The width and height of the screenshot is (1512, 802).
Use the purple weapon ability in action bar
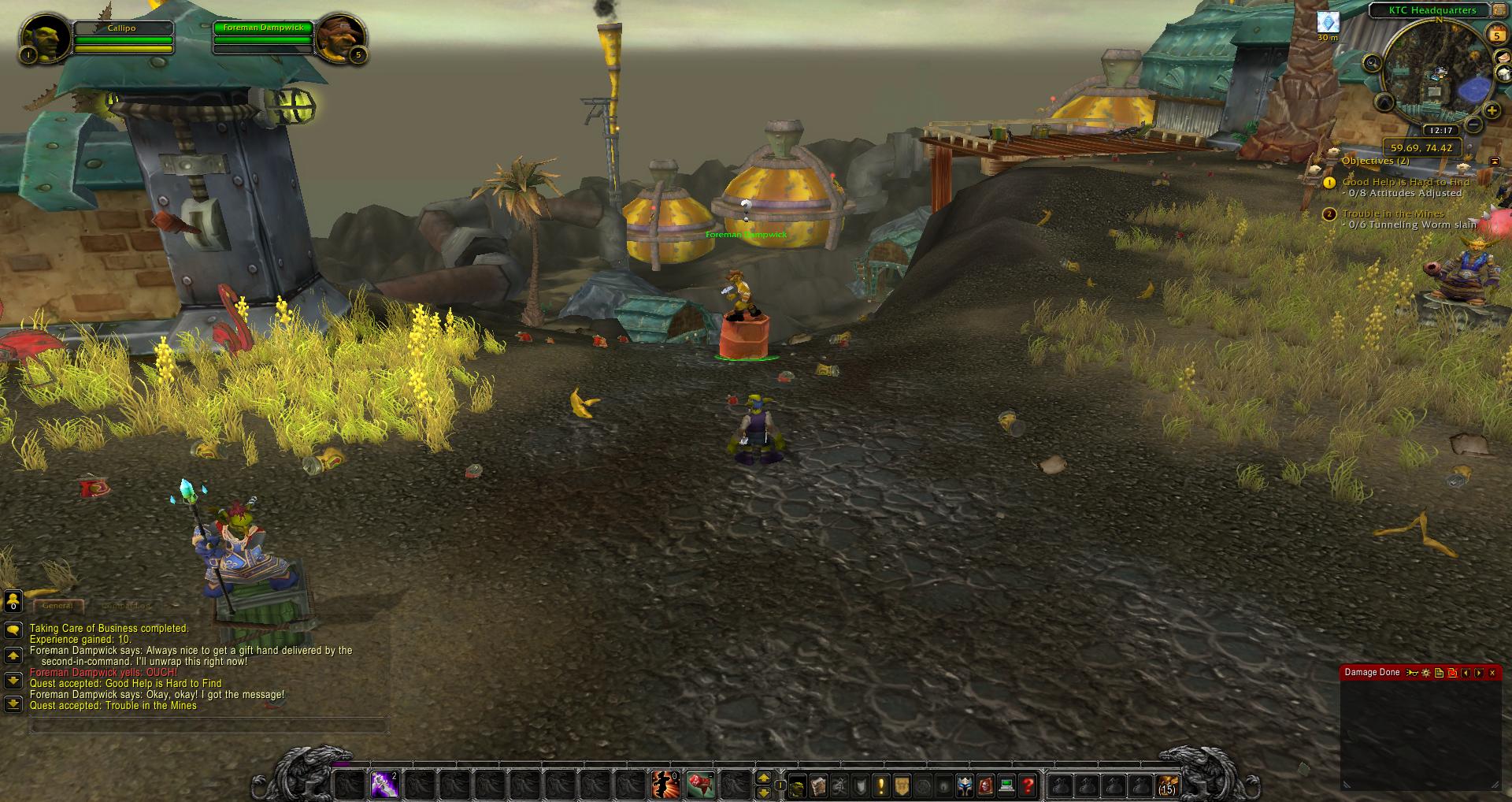pos(384,785)
